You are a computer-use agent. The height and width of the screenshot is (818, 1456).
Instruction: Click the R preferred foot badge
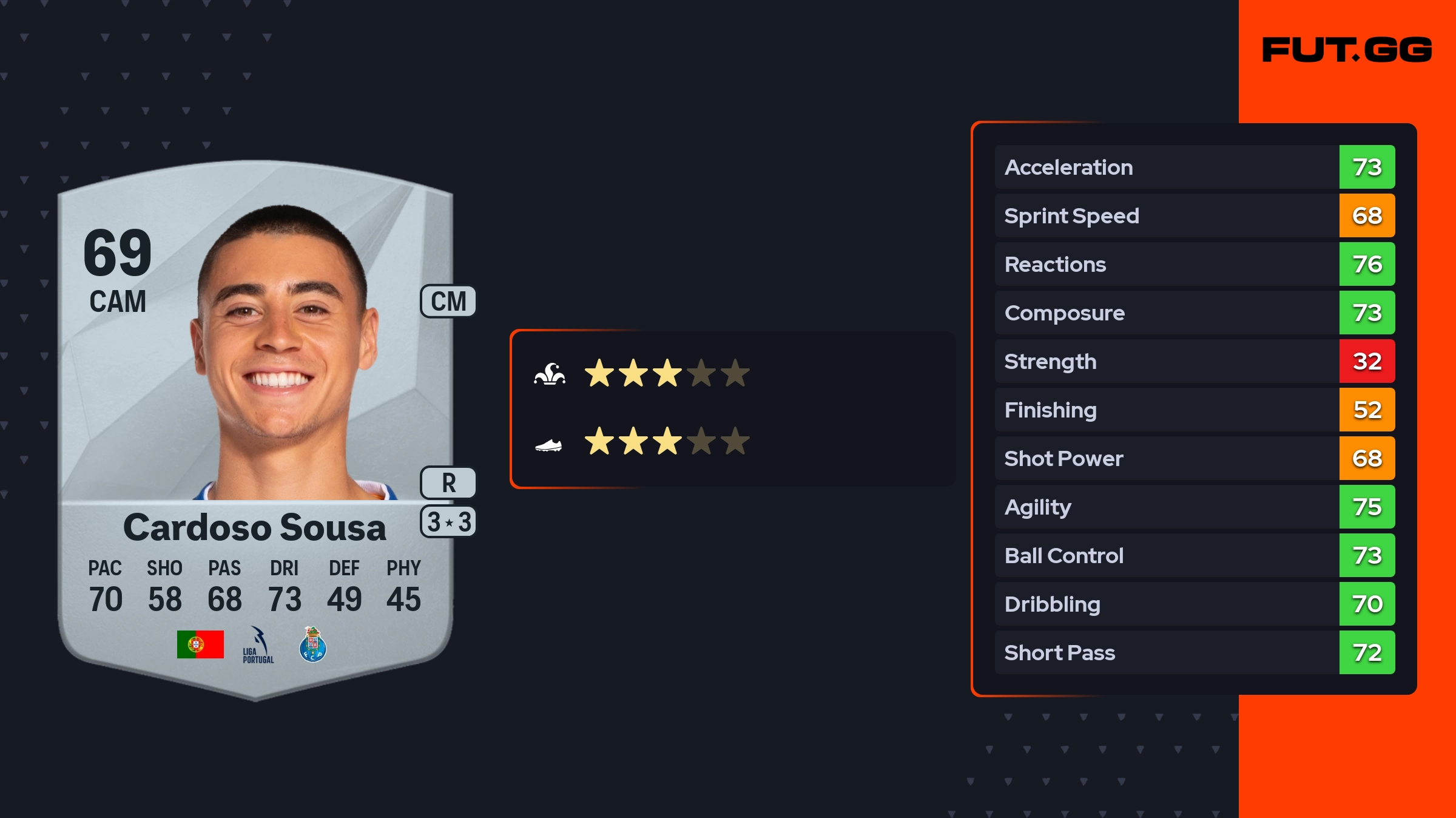(x=448, y=483)
